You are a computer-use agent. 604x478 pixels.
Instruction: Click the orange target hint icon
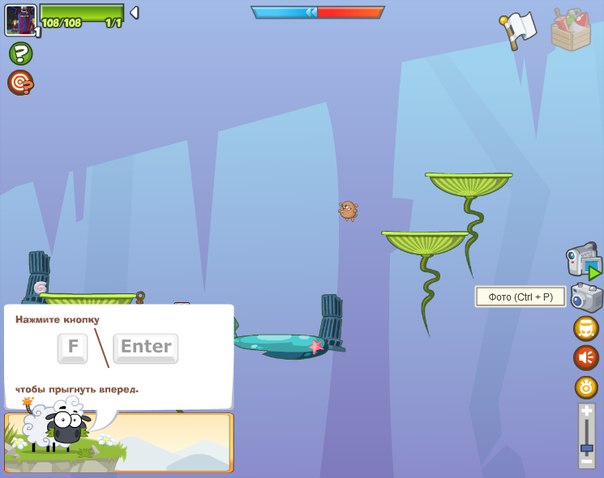pos(20,82)
